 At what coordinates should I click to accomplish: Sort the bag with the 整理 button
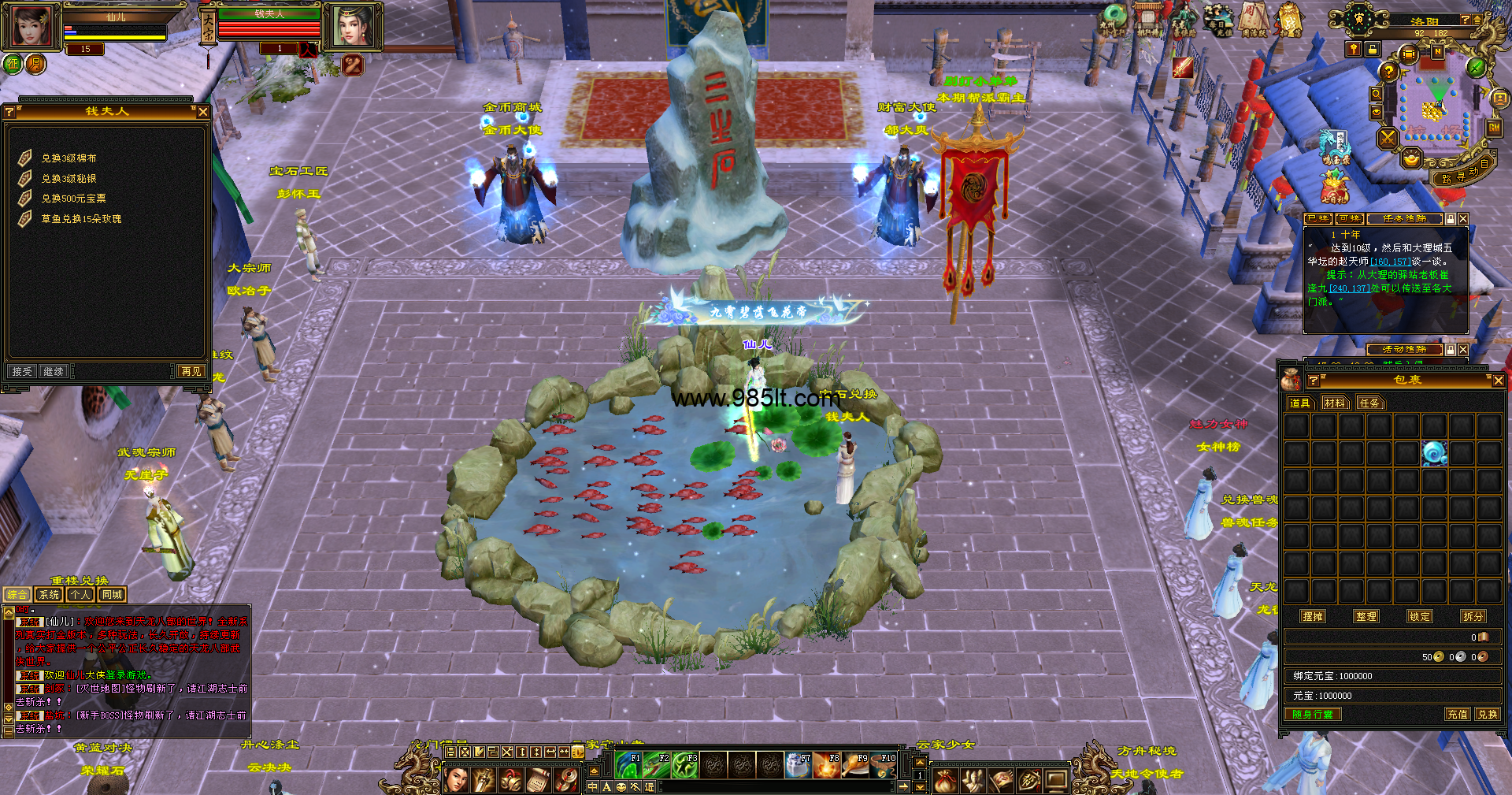[1366, 616]
